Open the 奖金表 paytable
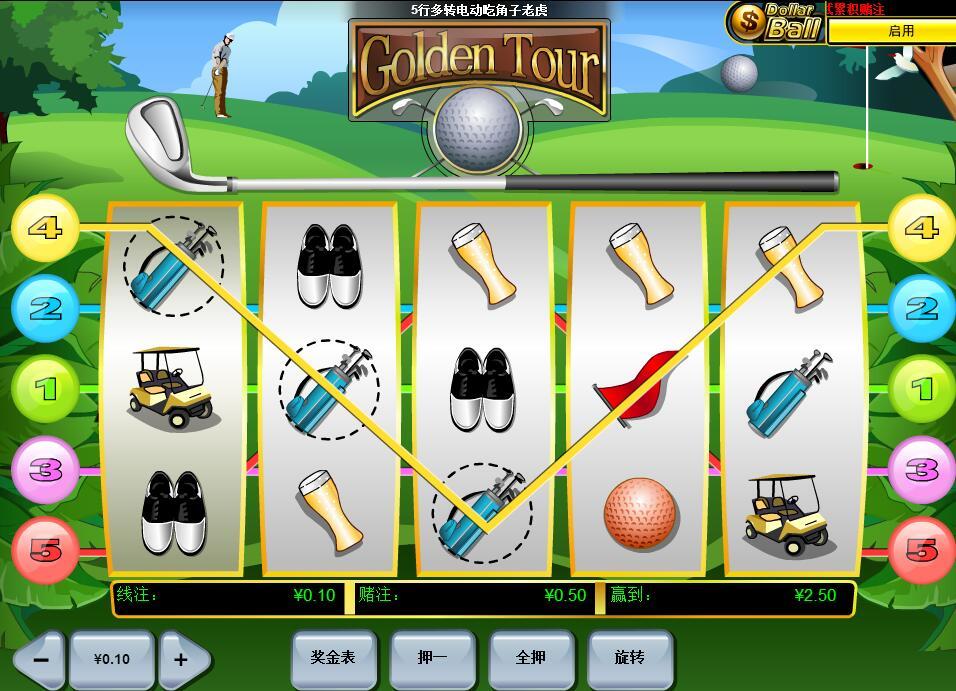 pyautogui.click(x=332, y=658)
